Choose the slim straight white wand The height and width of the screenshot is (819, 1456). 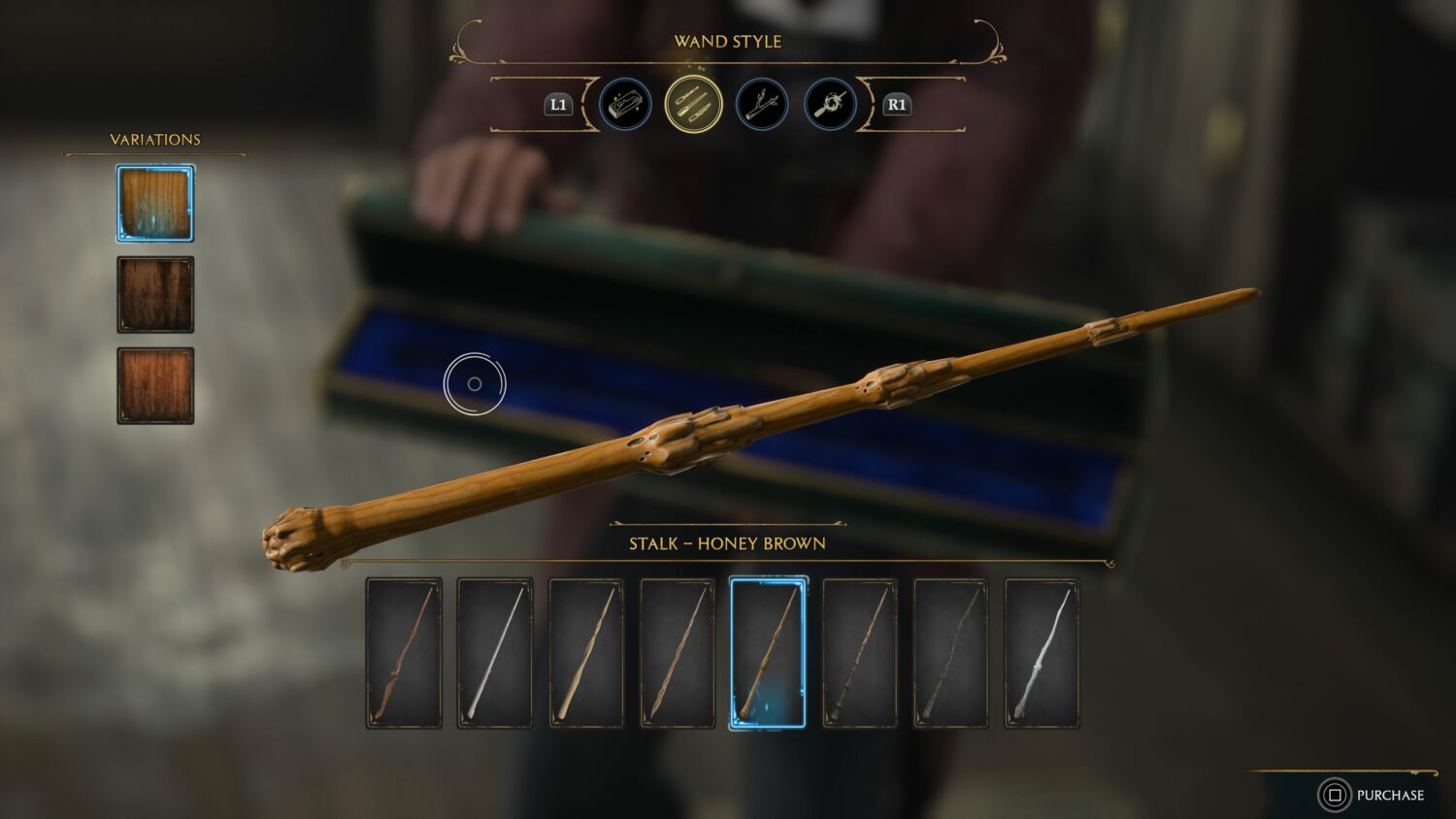coord(495,653)
